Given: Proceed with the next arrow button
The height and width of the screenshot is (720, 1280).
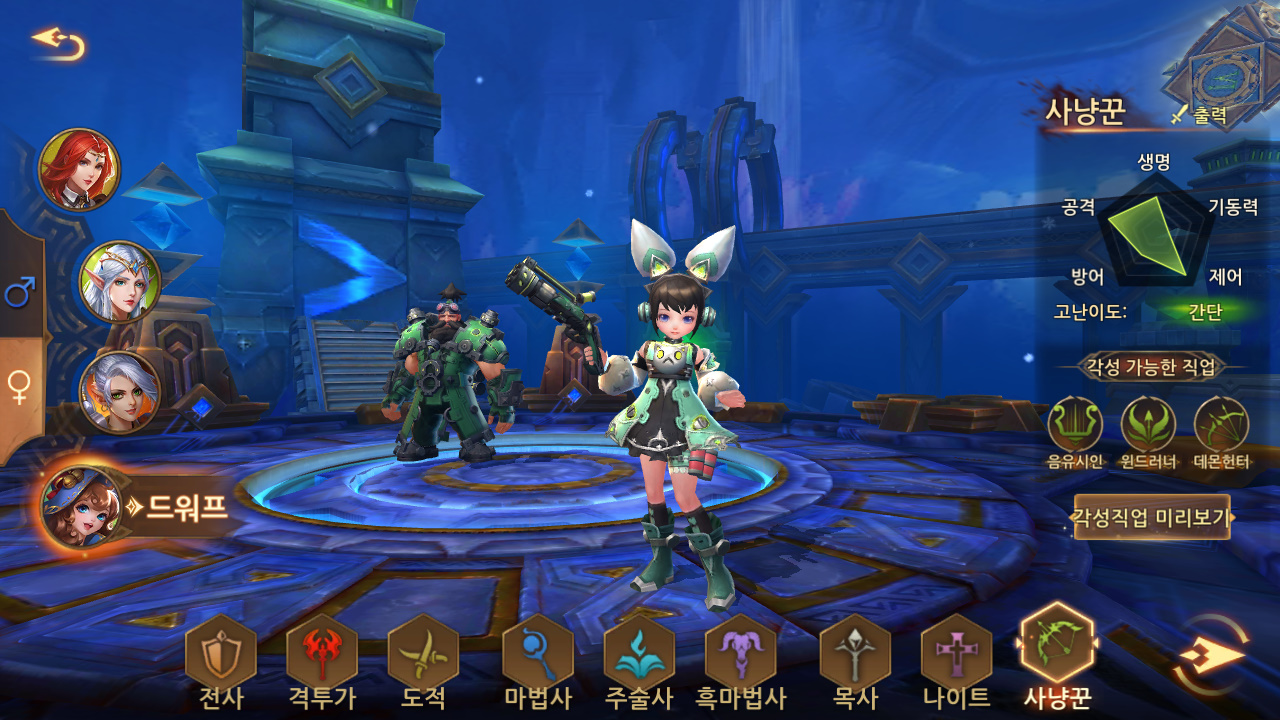Looking at the screenshot, I should [1212, 655].
